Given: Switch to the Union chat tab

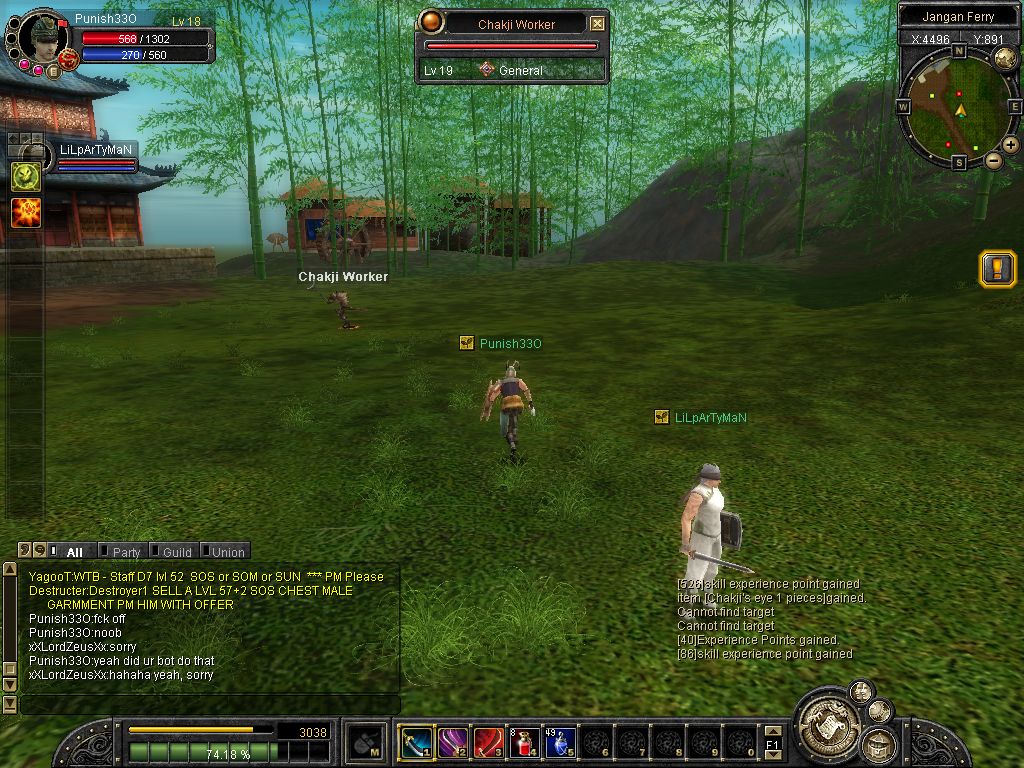Looking at the screenshot, I should pos(227,552).
